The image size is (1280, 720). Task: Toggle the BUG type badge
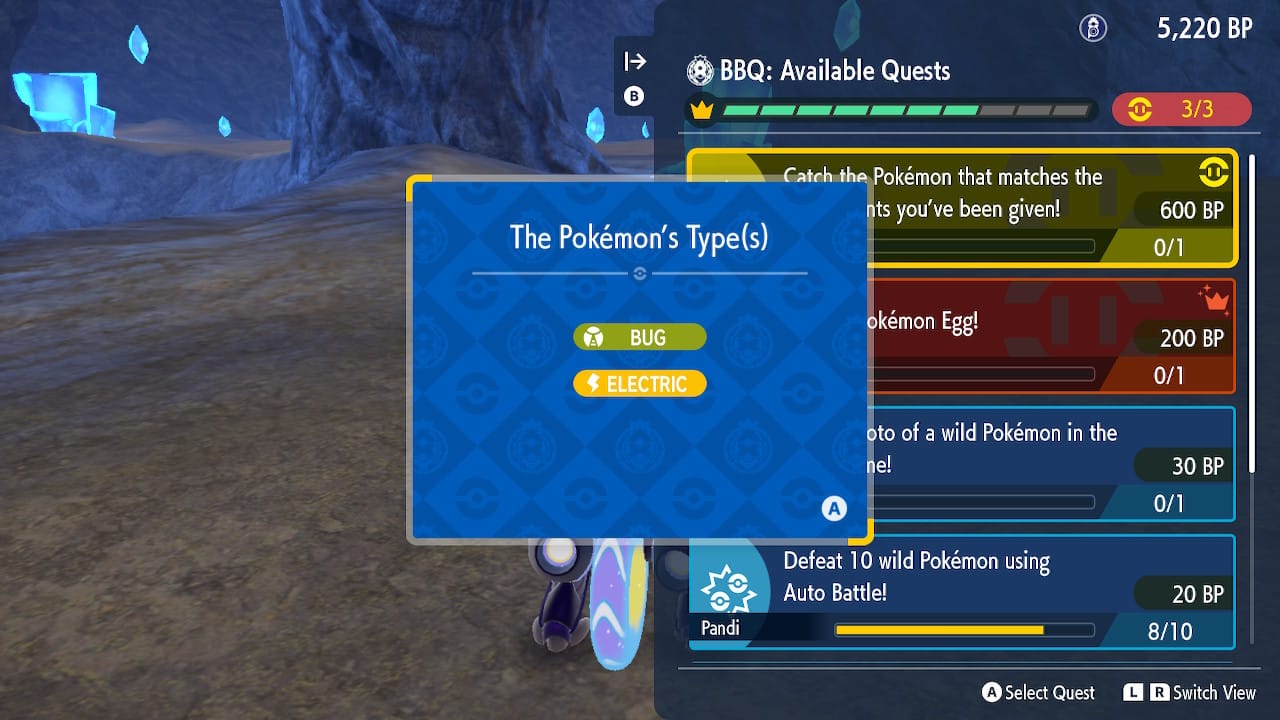pyautogui.click(x=639, y=337)
